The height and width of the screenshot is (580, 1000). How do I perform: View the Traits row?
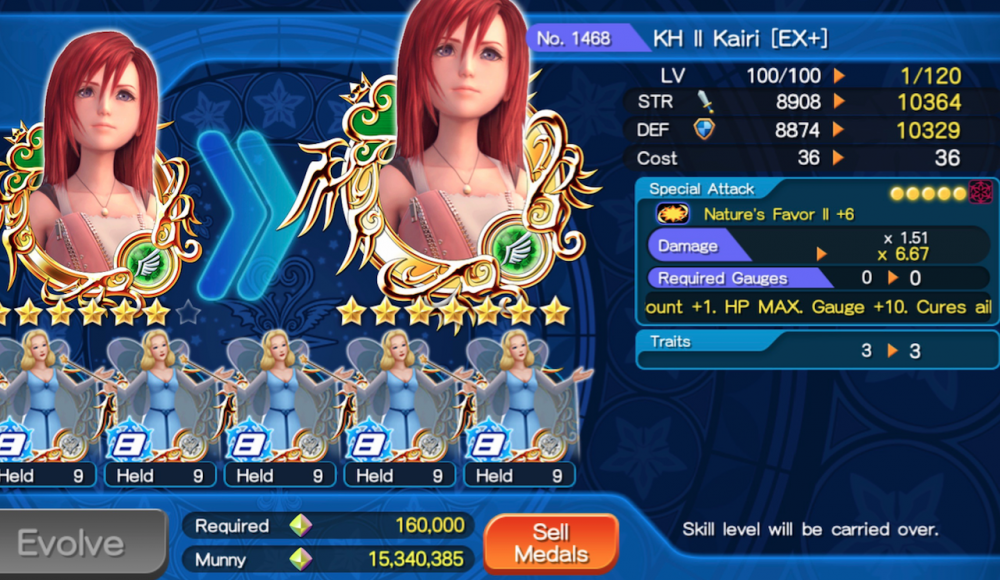click(817, 350)
